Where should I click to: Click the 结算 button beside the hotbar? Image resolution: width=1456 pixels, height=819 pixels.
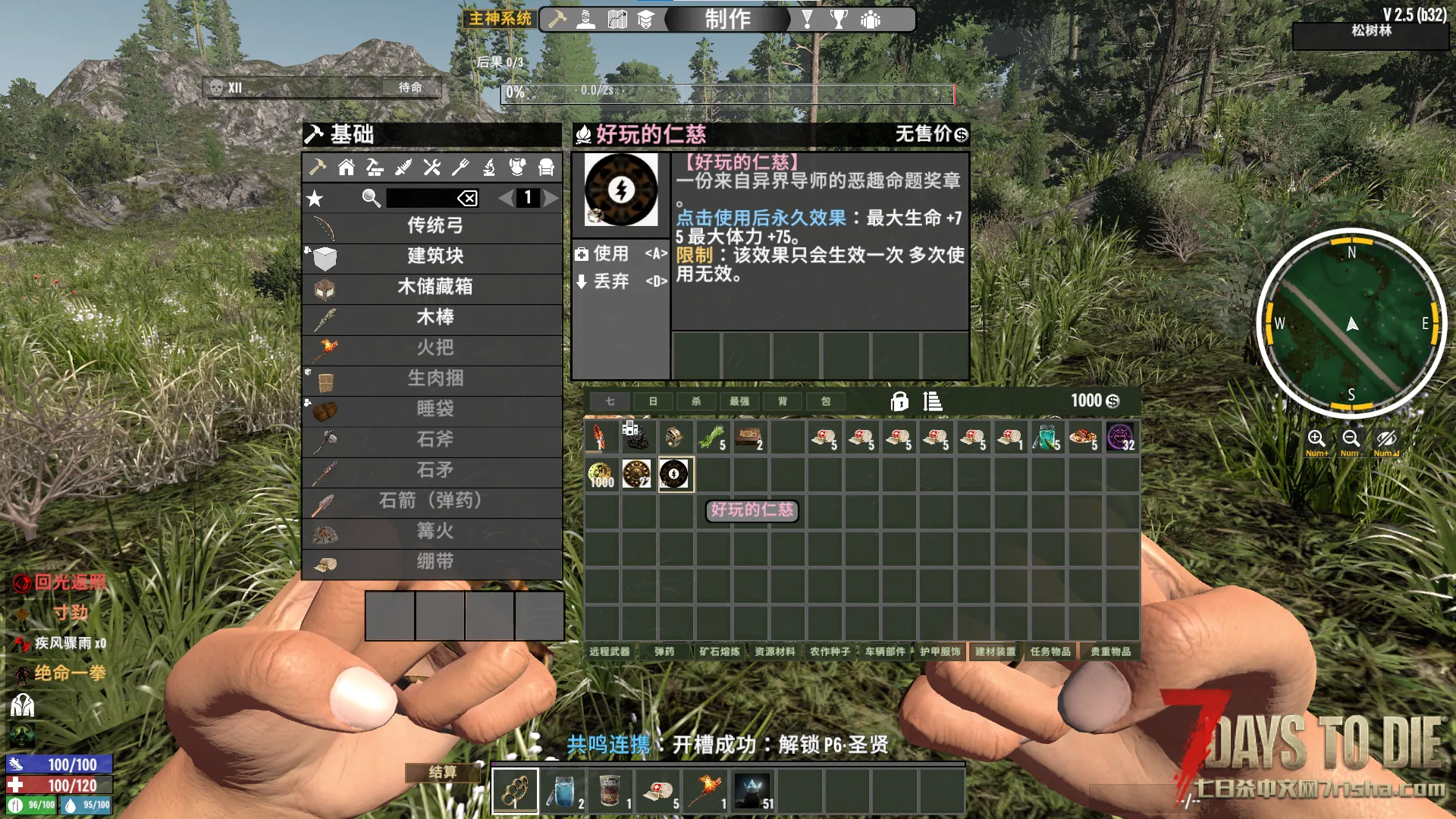coord(443,772)
